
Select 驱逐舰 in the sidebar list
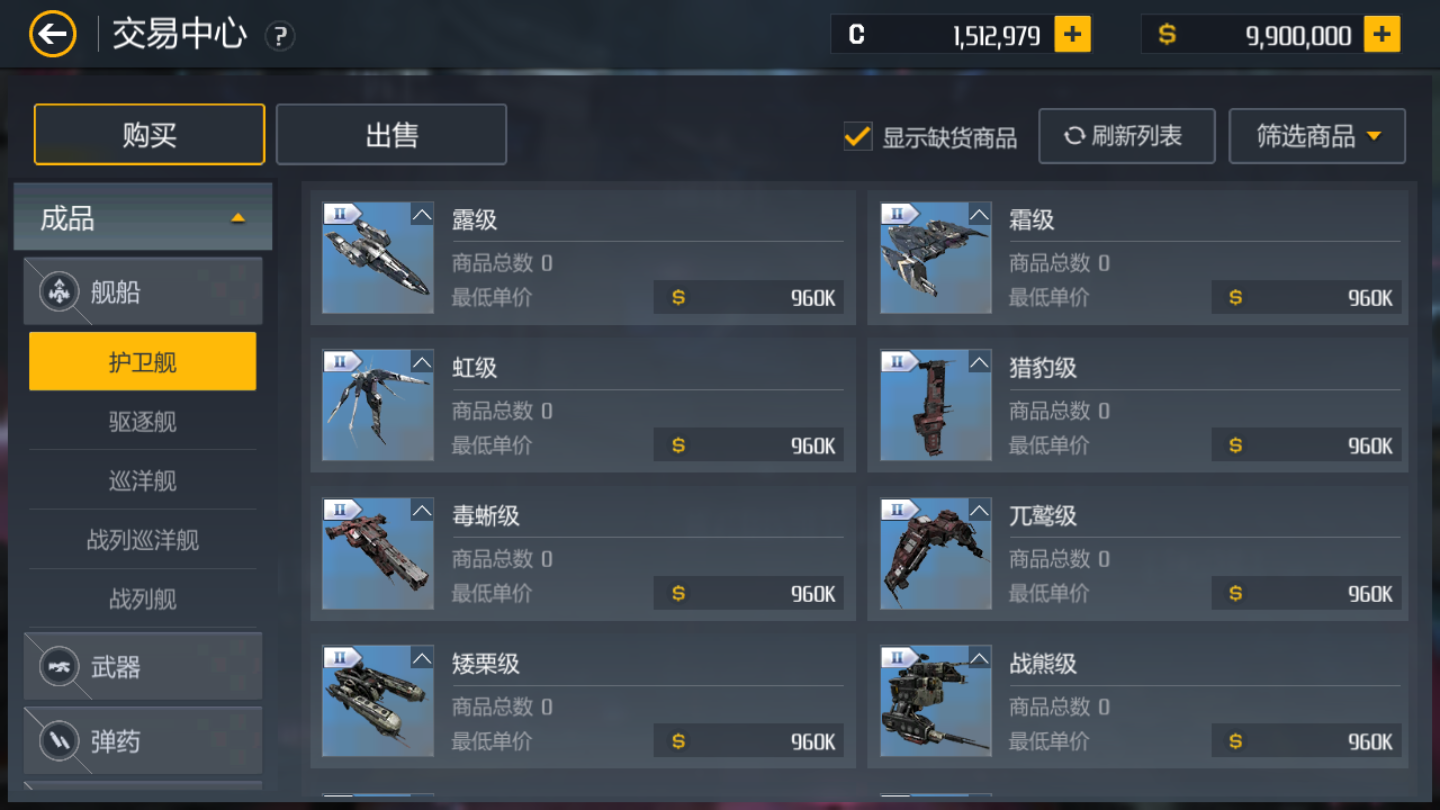(x=142, y=422)
